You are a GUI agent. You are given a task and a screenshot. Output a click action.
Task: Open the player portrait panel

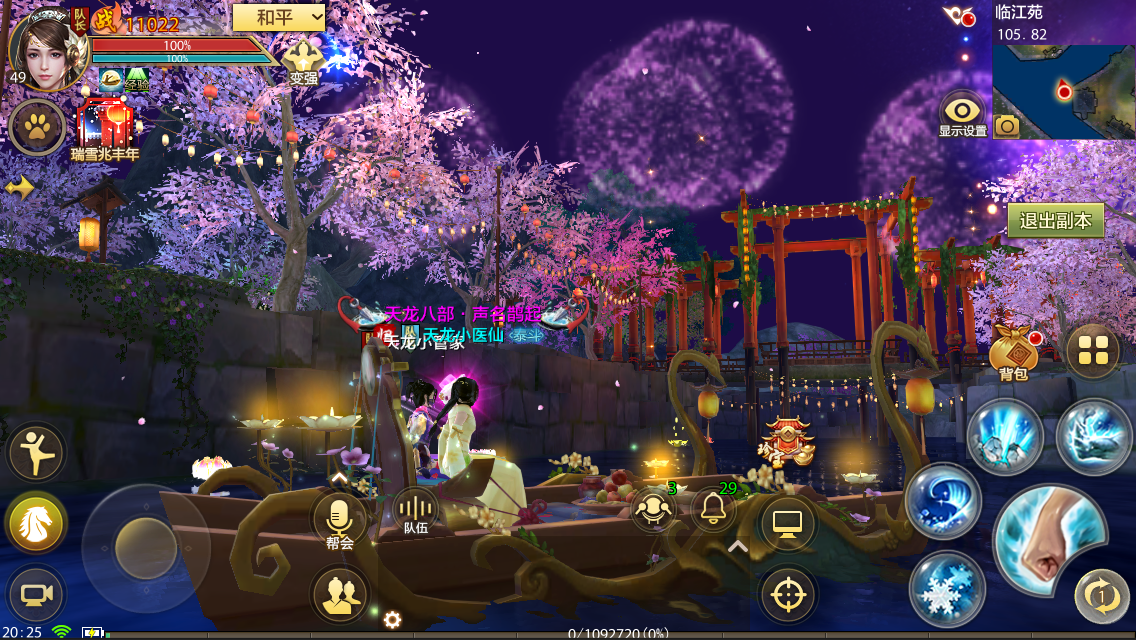(44, 46)
